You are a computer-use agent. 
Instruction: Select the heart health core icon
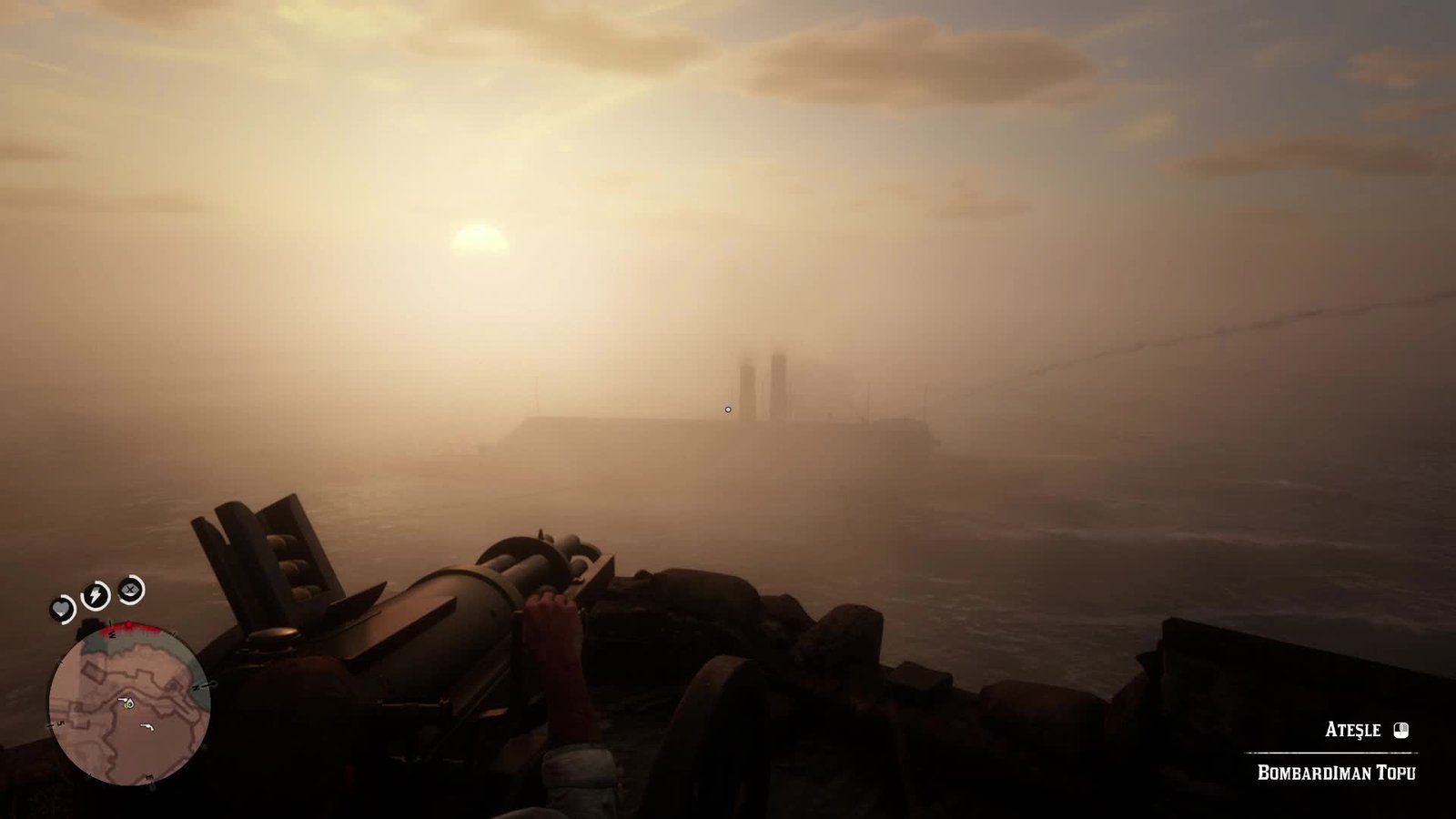62,608
